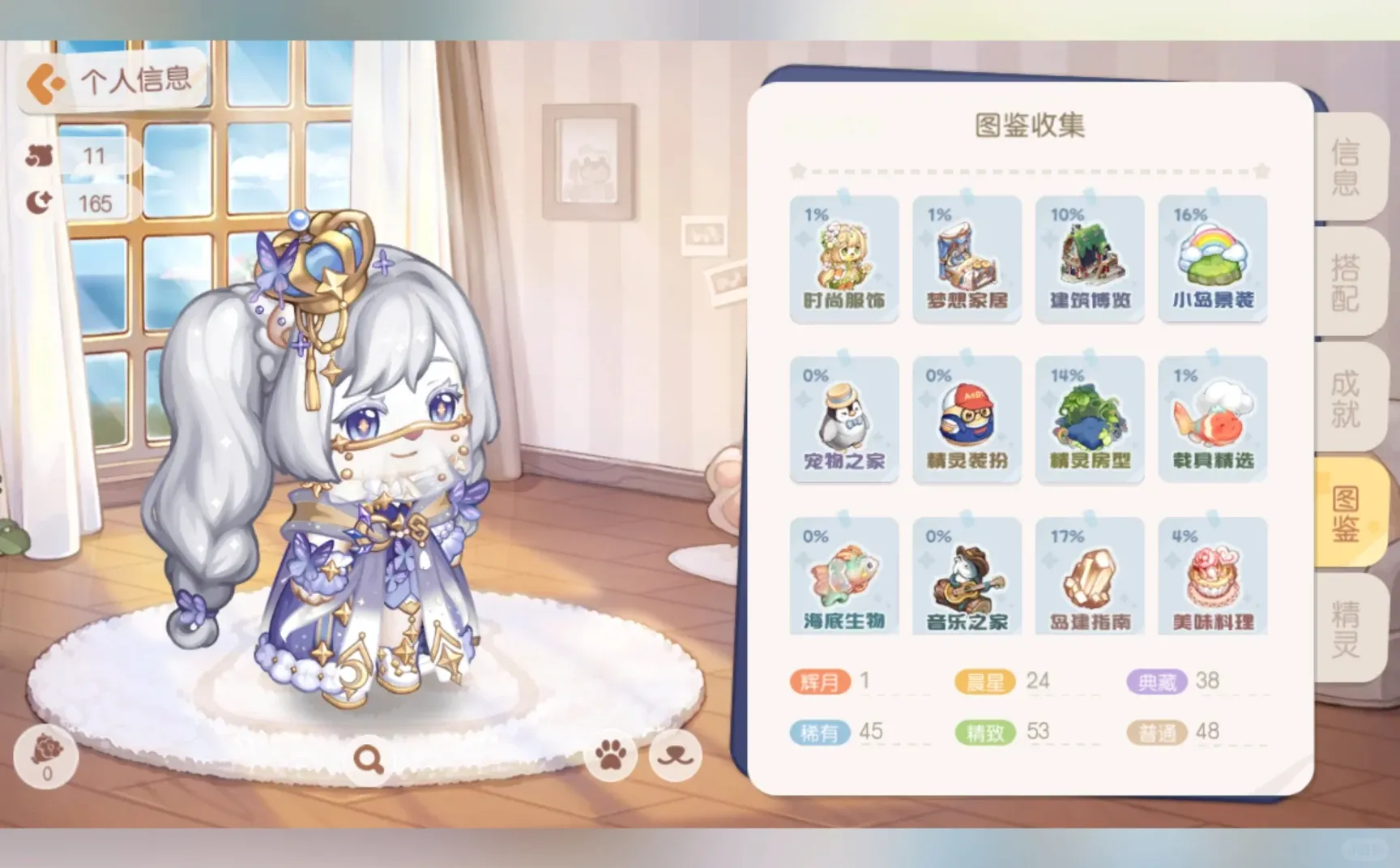Open the 岛建指南 island building guide
This screenshot has height=868, width=1400.
coord(1090,576)
